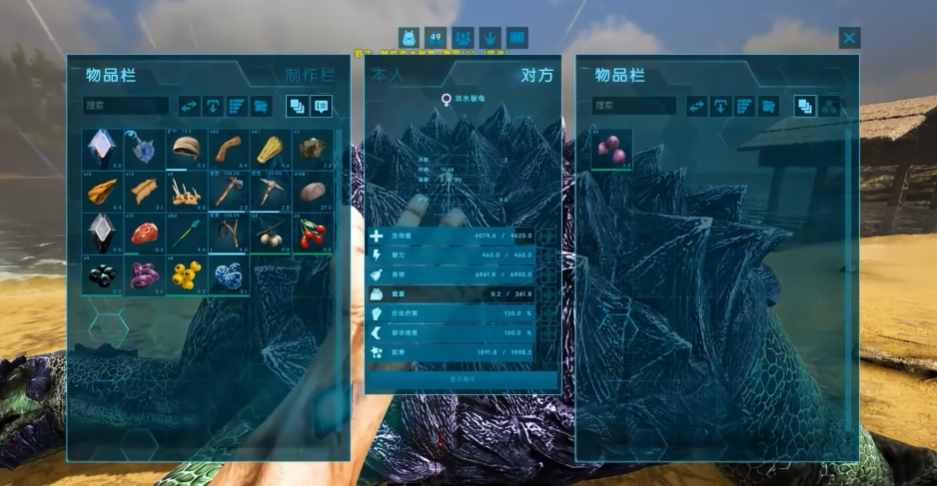Select the 本人 tab in the middle panel
Viewport: 937px width, 486px height.
tap(388, 75)
